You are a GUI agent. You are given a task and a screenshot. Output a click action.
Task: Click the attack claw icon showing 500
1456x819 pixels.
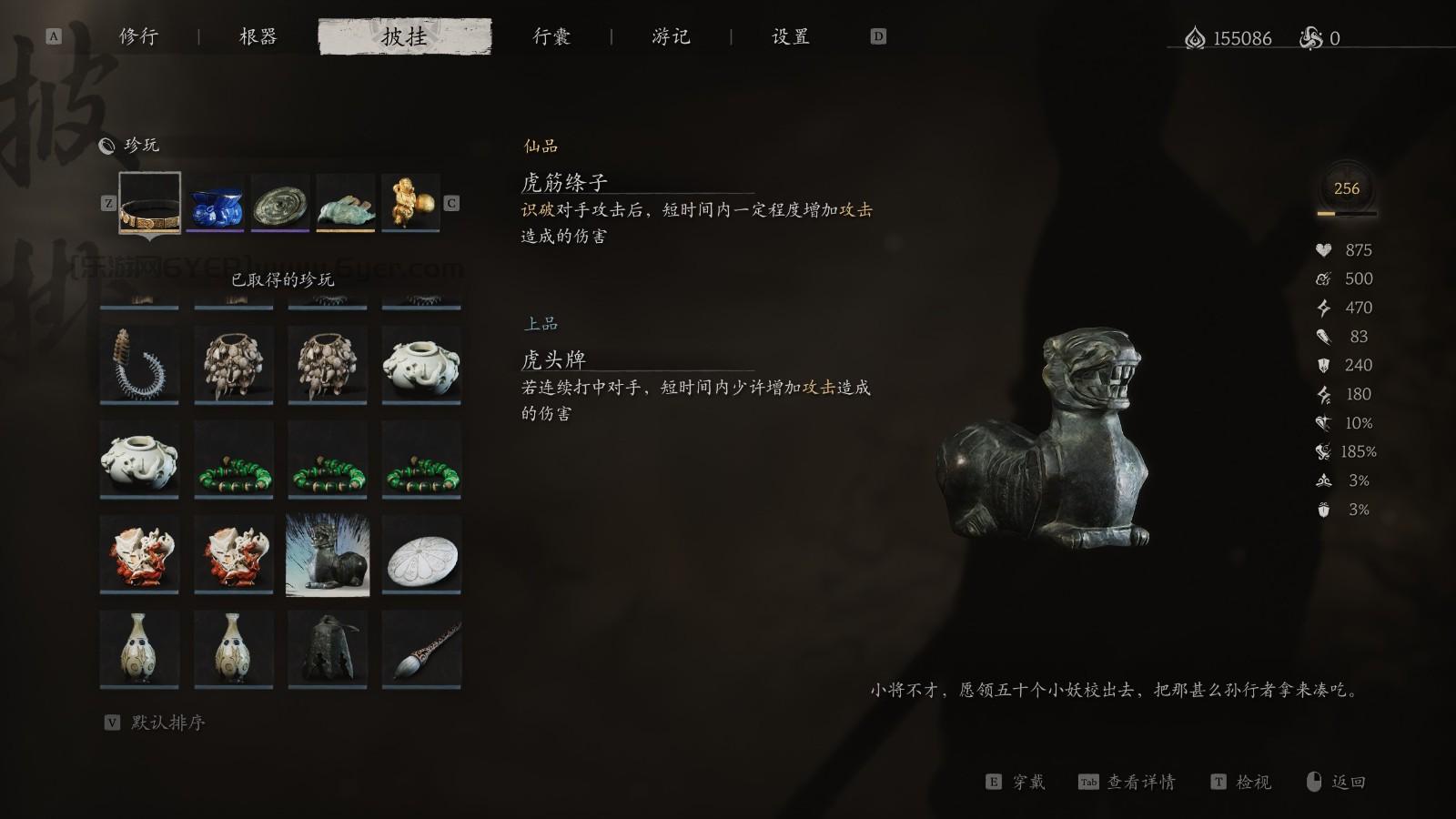pos(1323,278)
